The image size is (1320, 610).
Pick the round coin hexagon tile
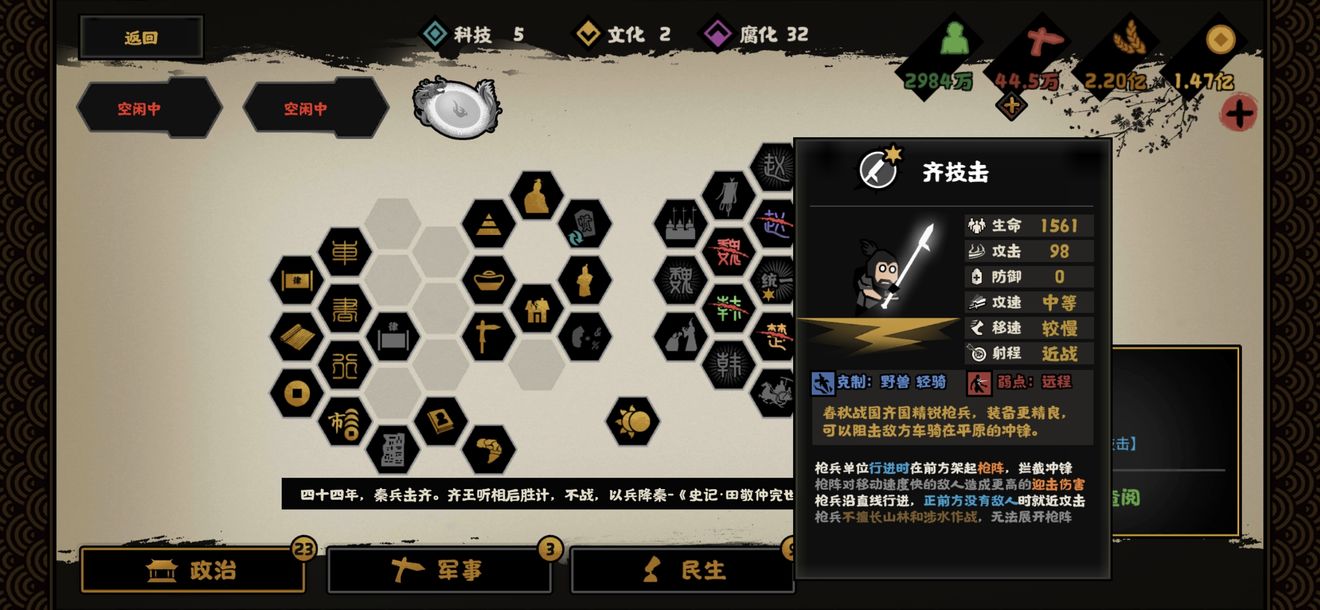click(296, 393)
